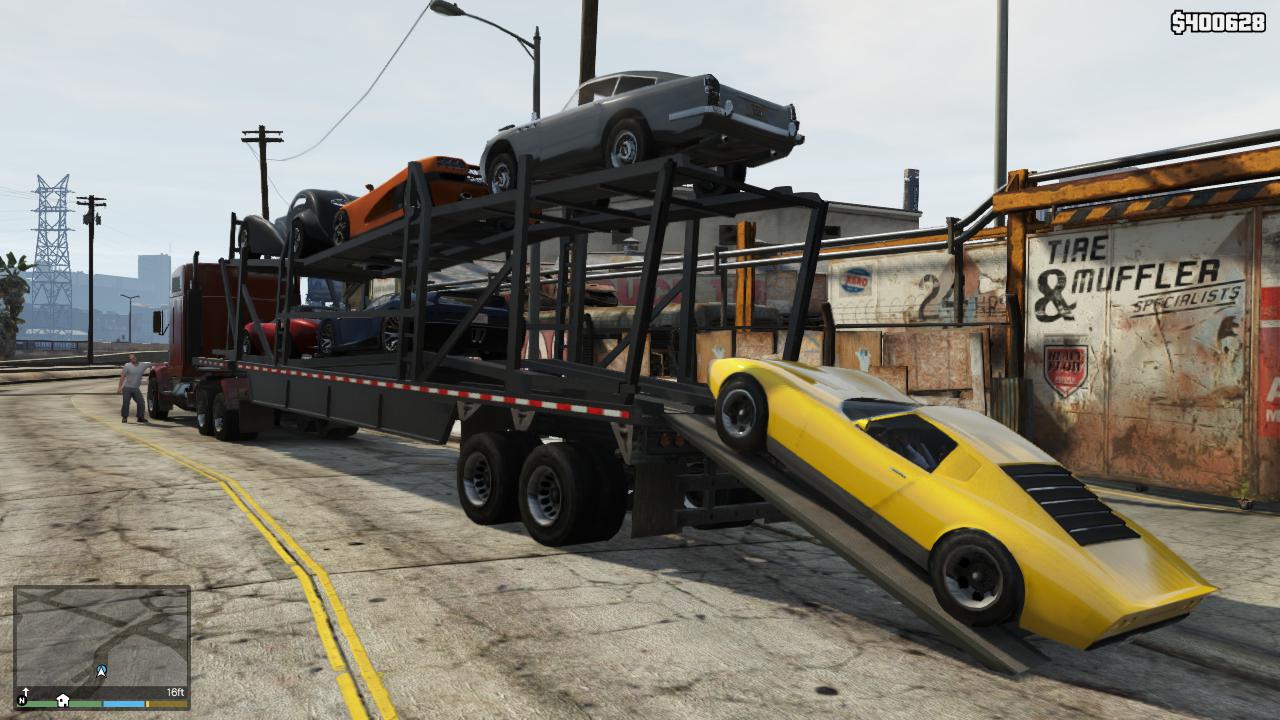Click the 16ft scale label on the minimap

click(176, 692)
